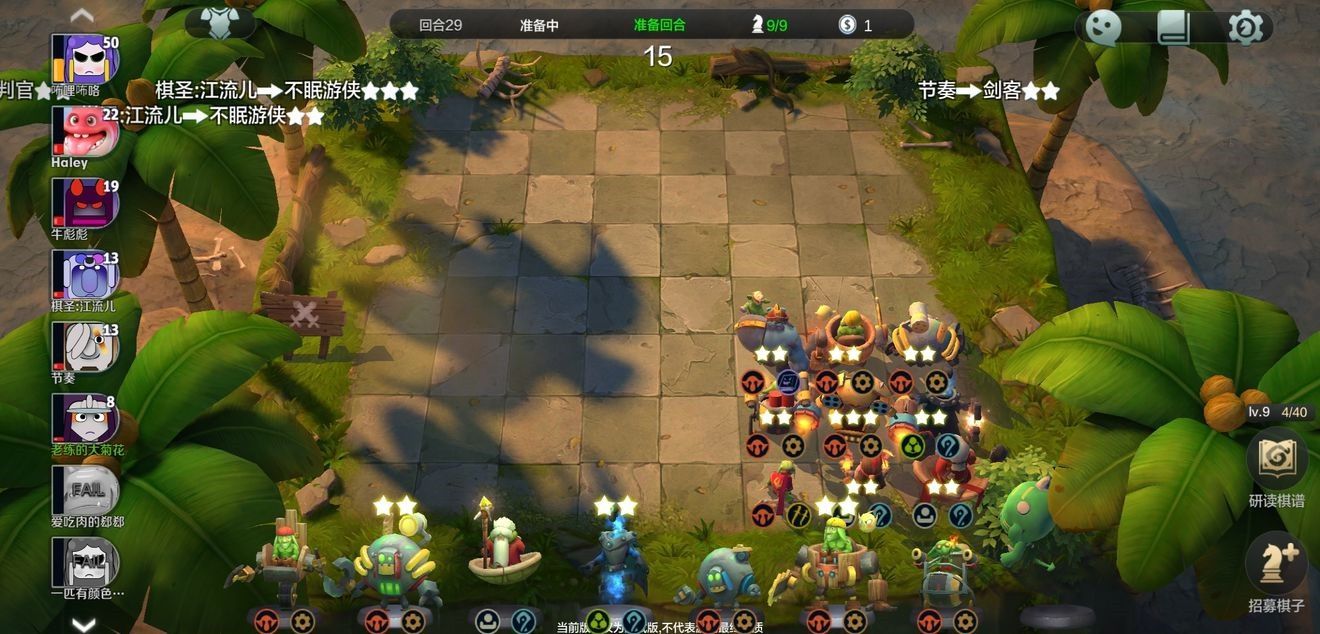The width and height of the screenshot is (1320, 634).
Task: Open the armor equipment panel icon
Action: point(220,23)
